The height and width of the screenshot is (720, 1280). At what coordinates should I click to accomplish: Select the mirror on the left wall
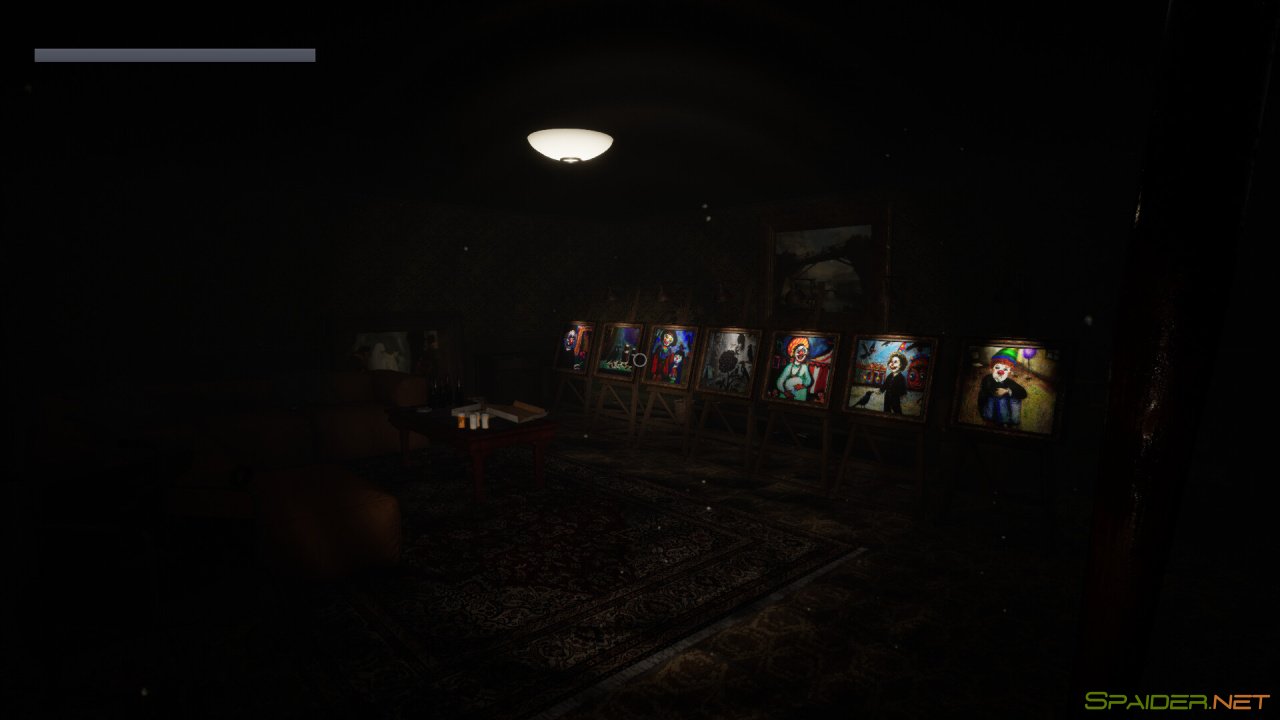point(385,352)
